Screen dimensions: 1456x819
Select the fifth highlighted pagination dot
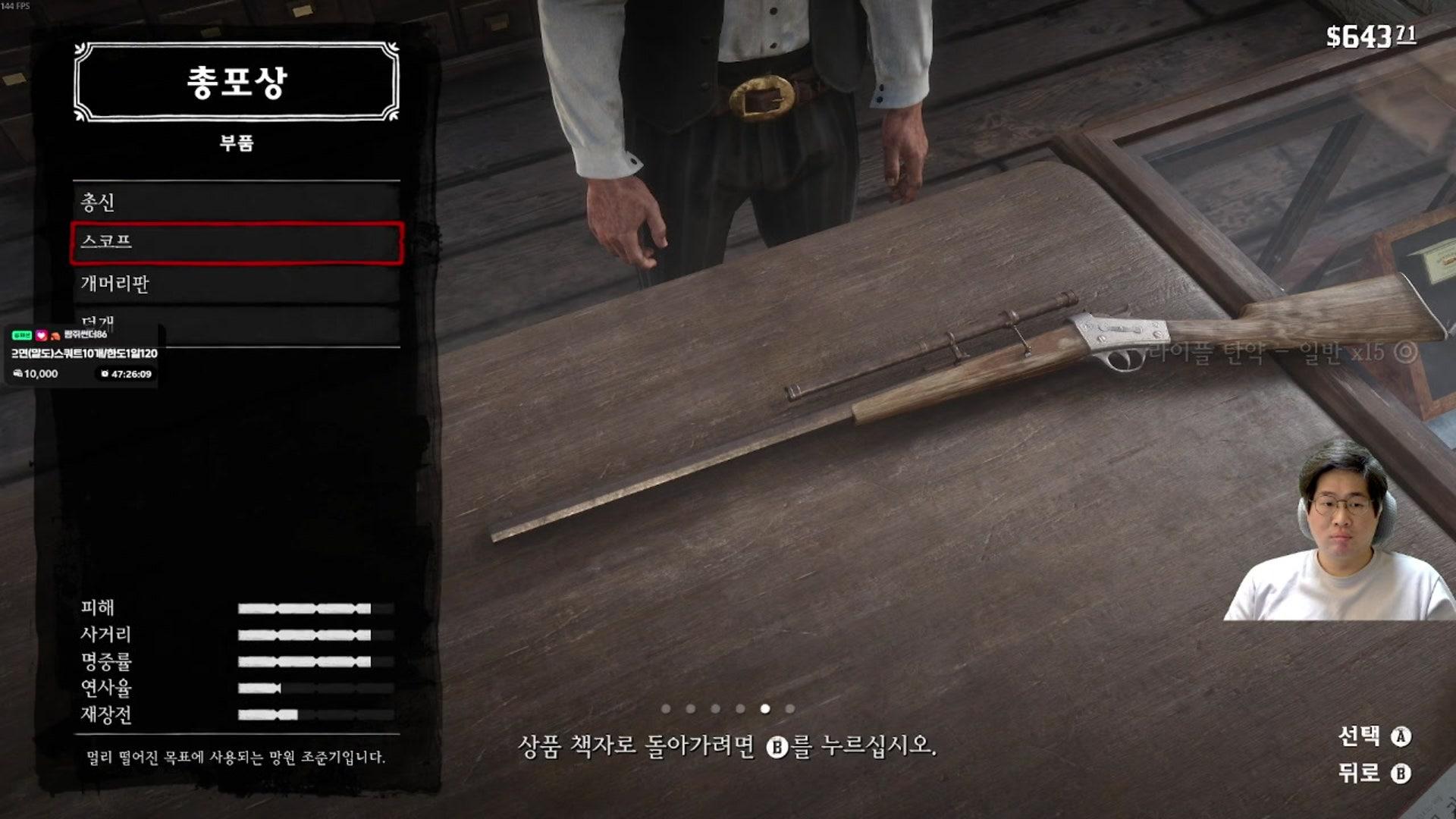click(764, 709)
